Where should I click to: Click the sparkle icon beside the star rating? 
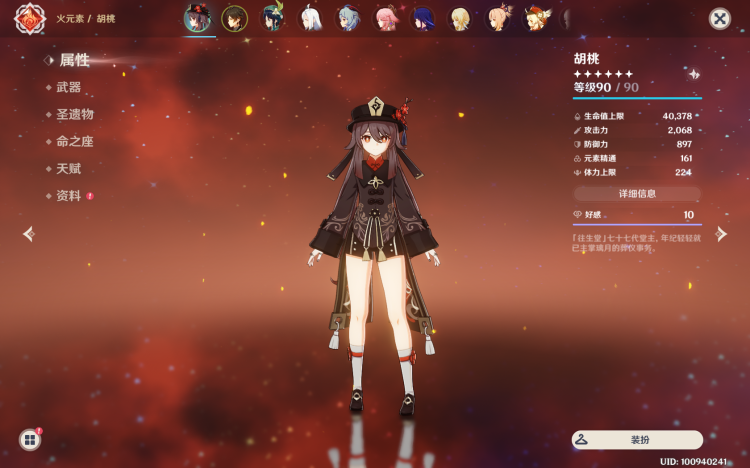(694, 74)
